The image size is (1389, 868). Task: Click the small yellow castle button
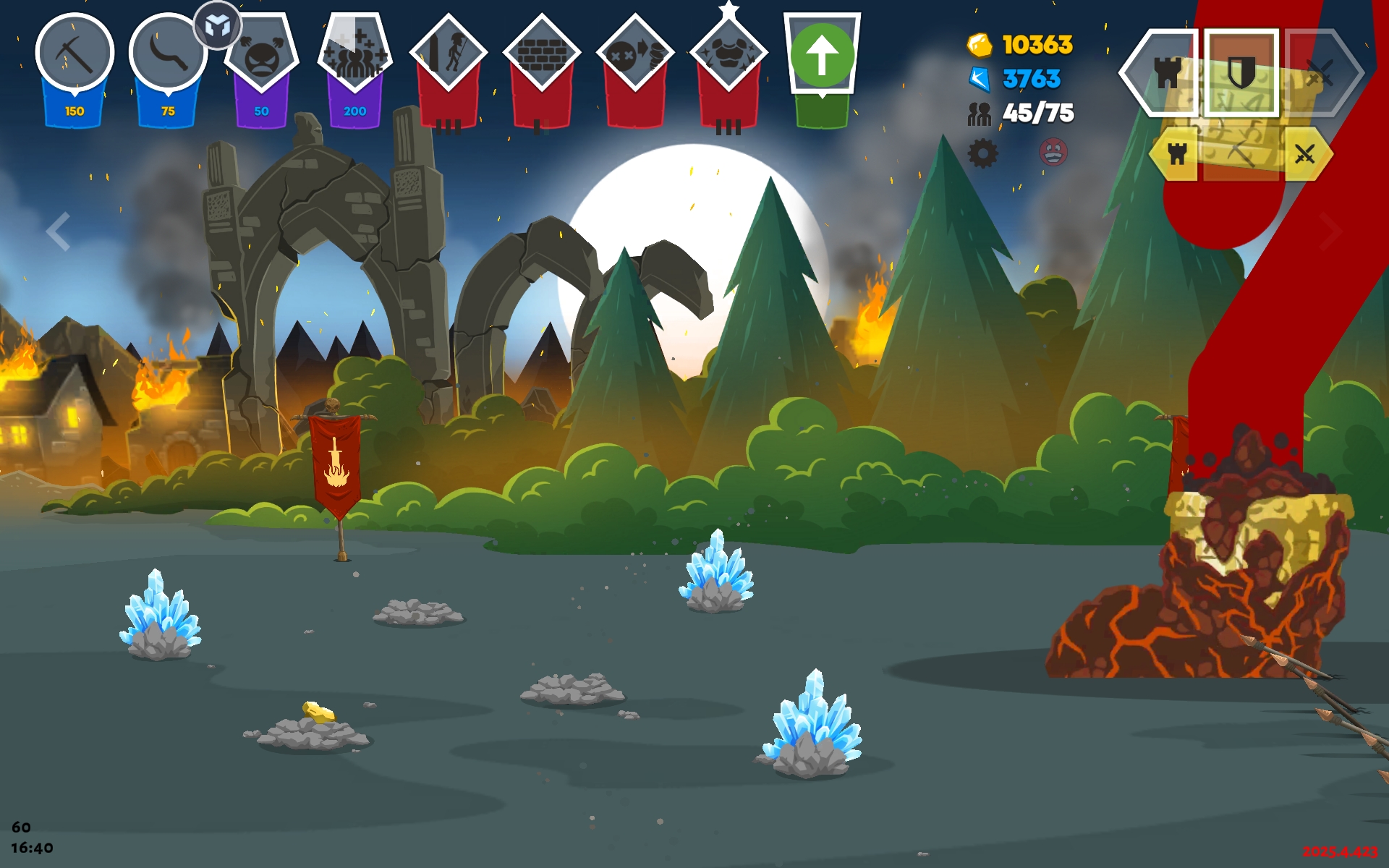click(x=1177, y=153)
